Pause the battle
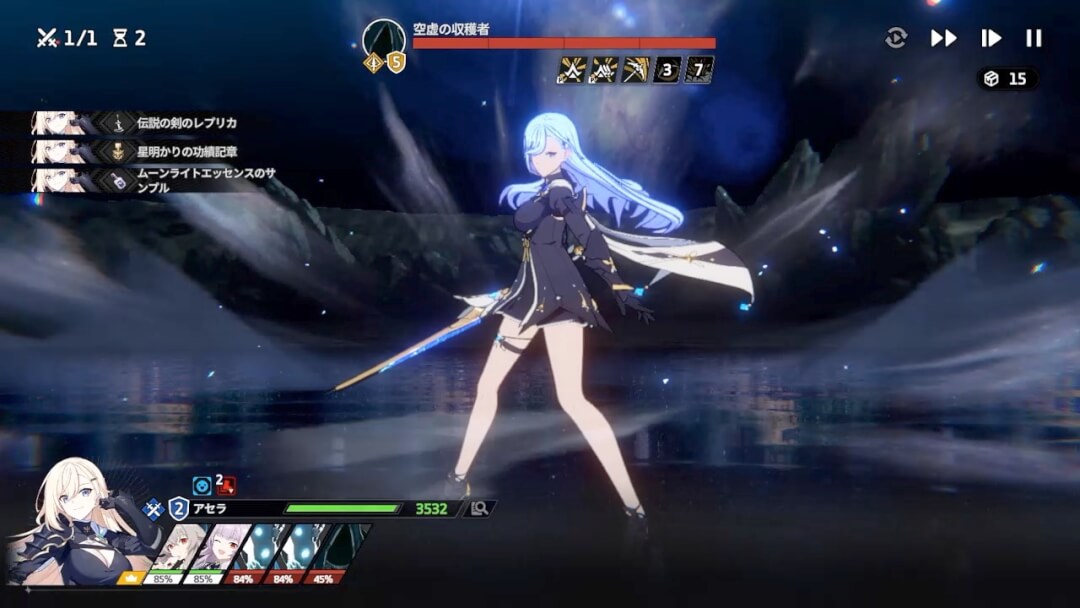1080x608 pixels. [1034, 38]
